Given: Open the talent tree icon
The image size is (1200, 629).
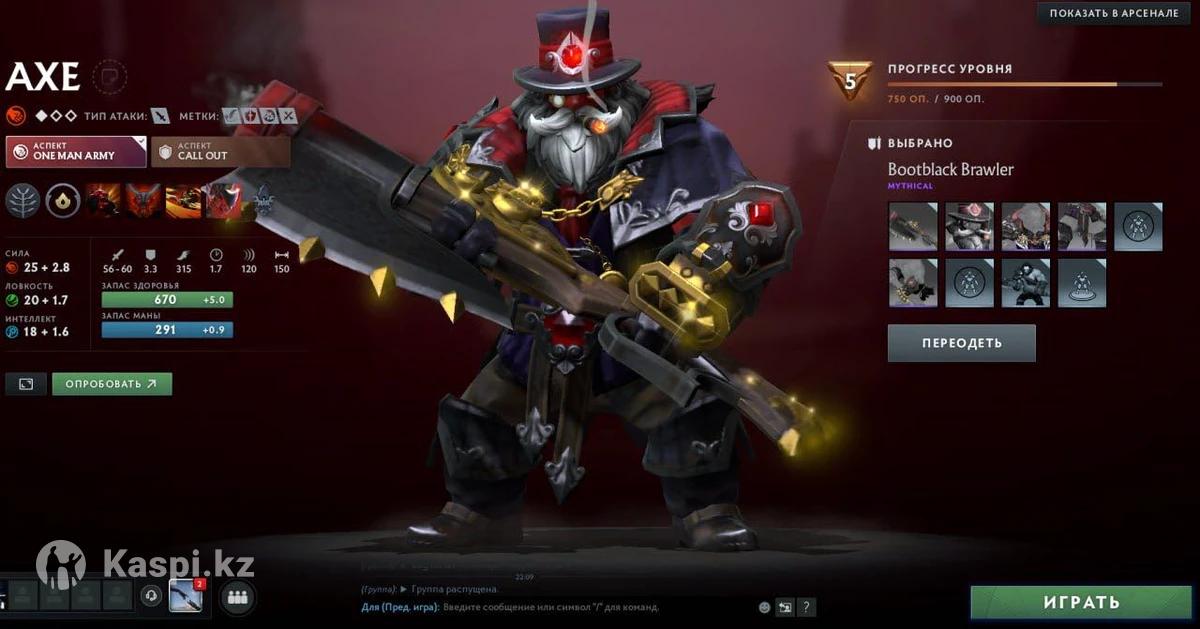Looking at the screenshot, I should point(22,200).
